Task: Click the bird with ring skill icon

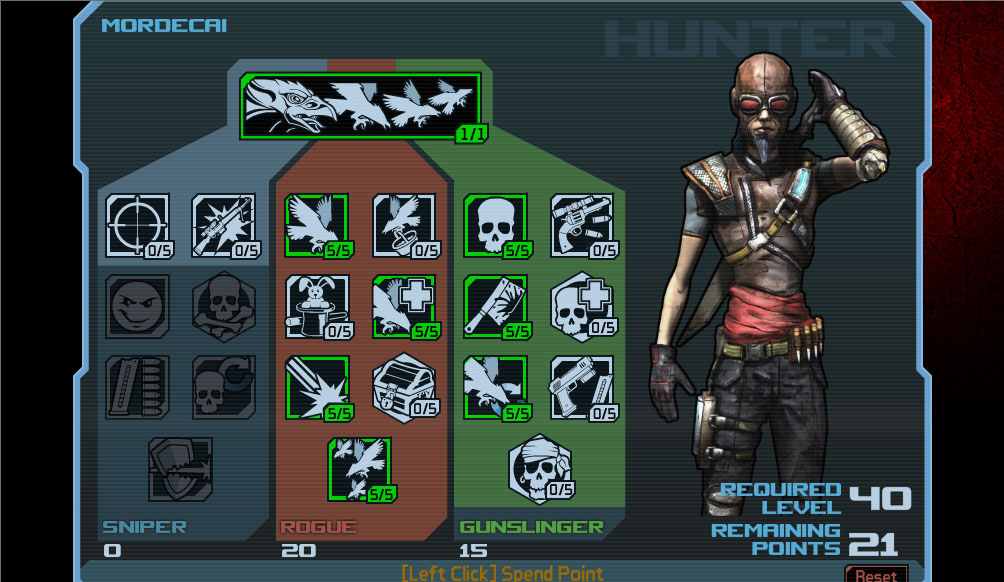Action: tap(404, 225)
